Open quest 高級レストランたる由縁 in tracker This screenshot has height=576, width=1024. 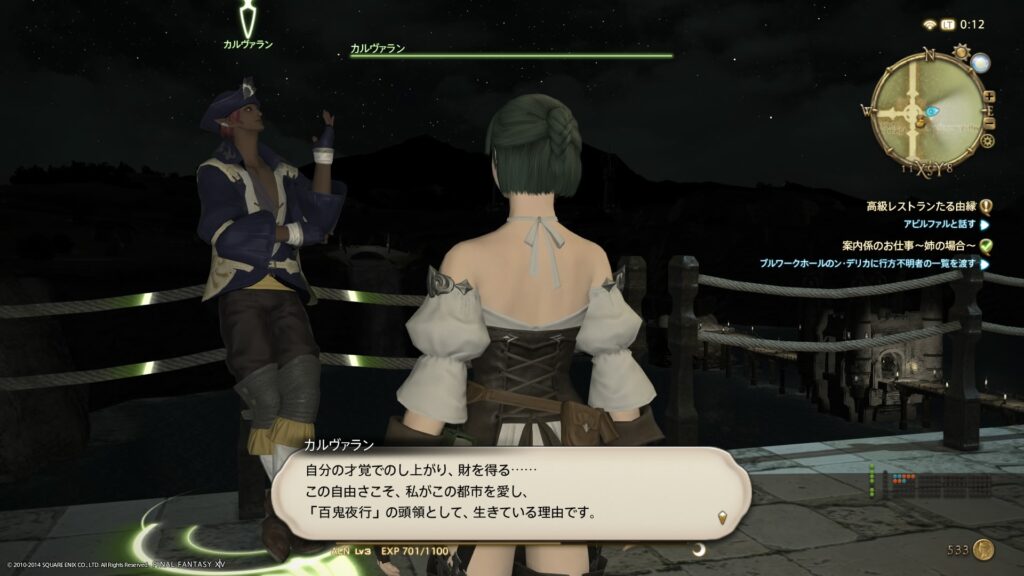tap(922, 207)
